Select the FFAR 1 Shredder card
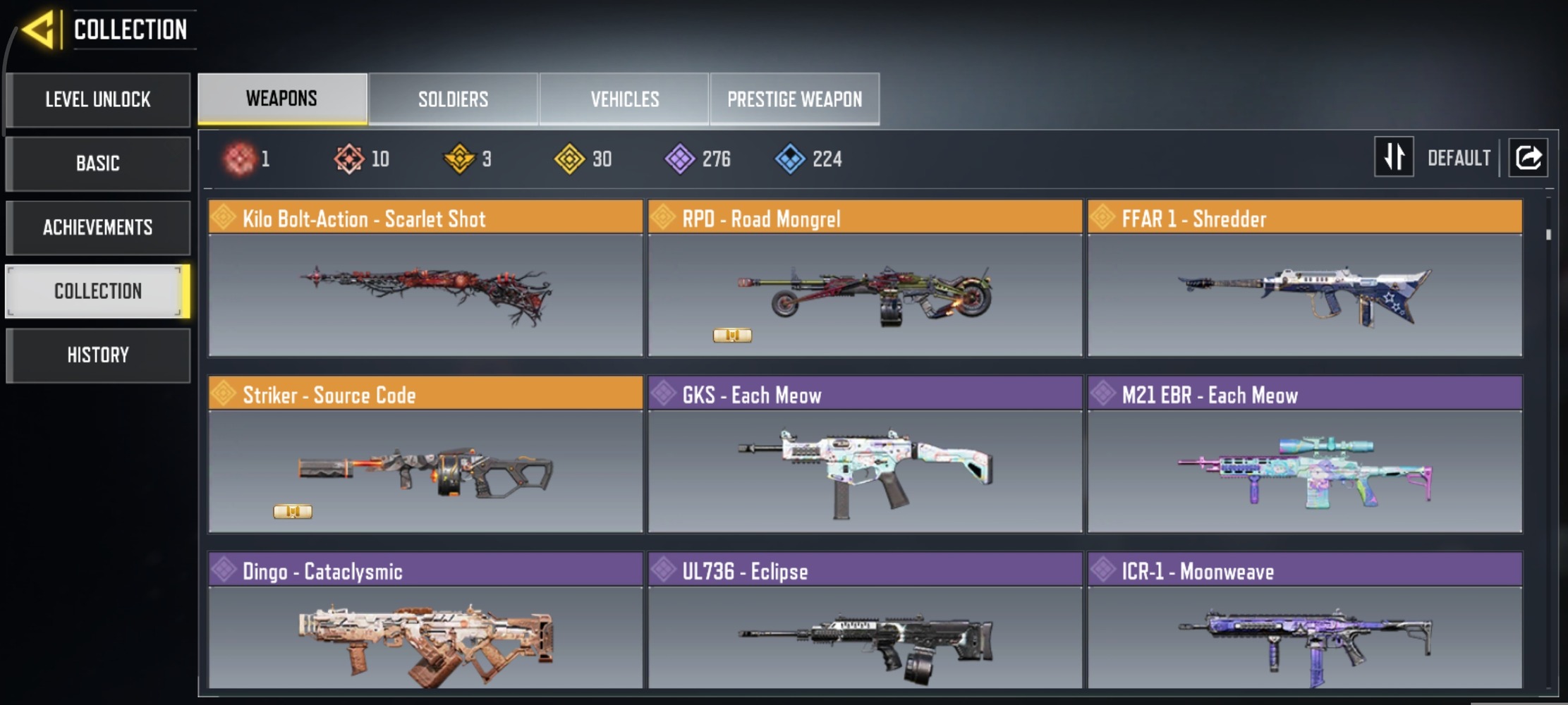 (1304, 278)
